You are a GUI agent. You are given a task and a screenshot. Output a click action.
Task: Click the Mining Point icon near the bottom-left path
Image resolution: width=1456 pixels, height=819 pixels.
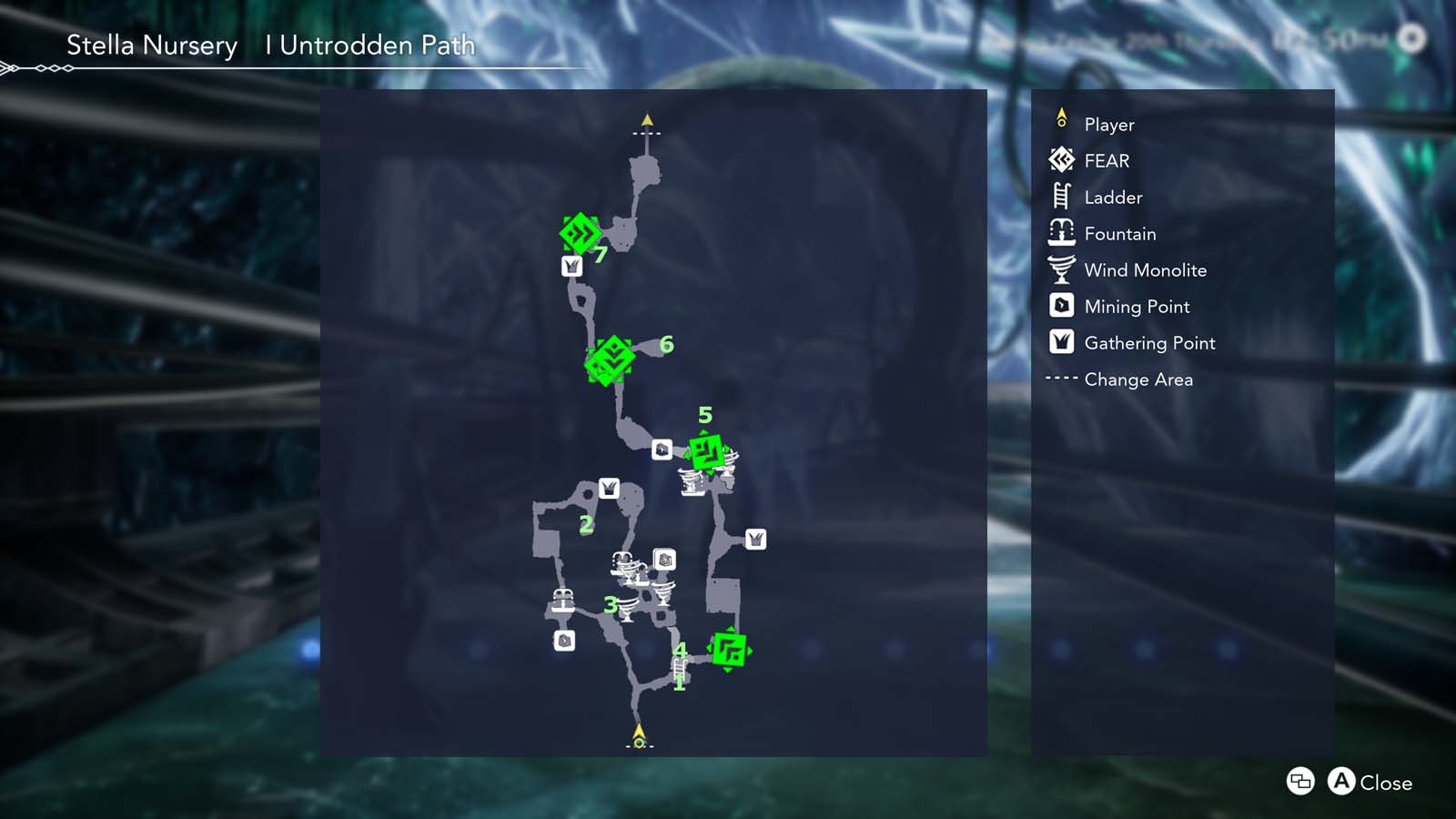tap(562, 642)
